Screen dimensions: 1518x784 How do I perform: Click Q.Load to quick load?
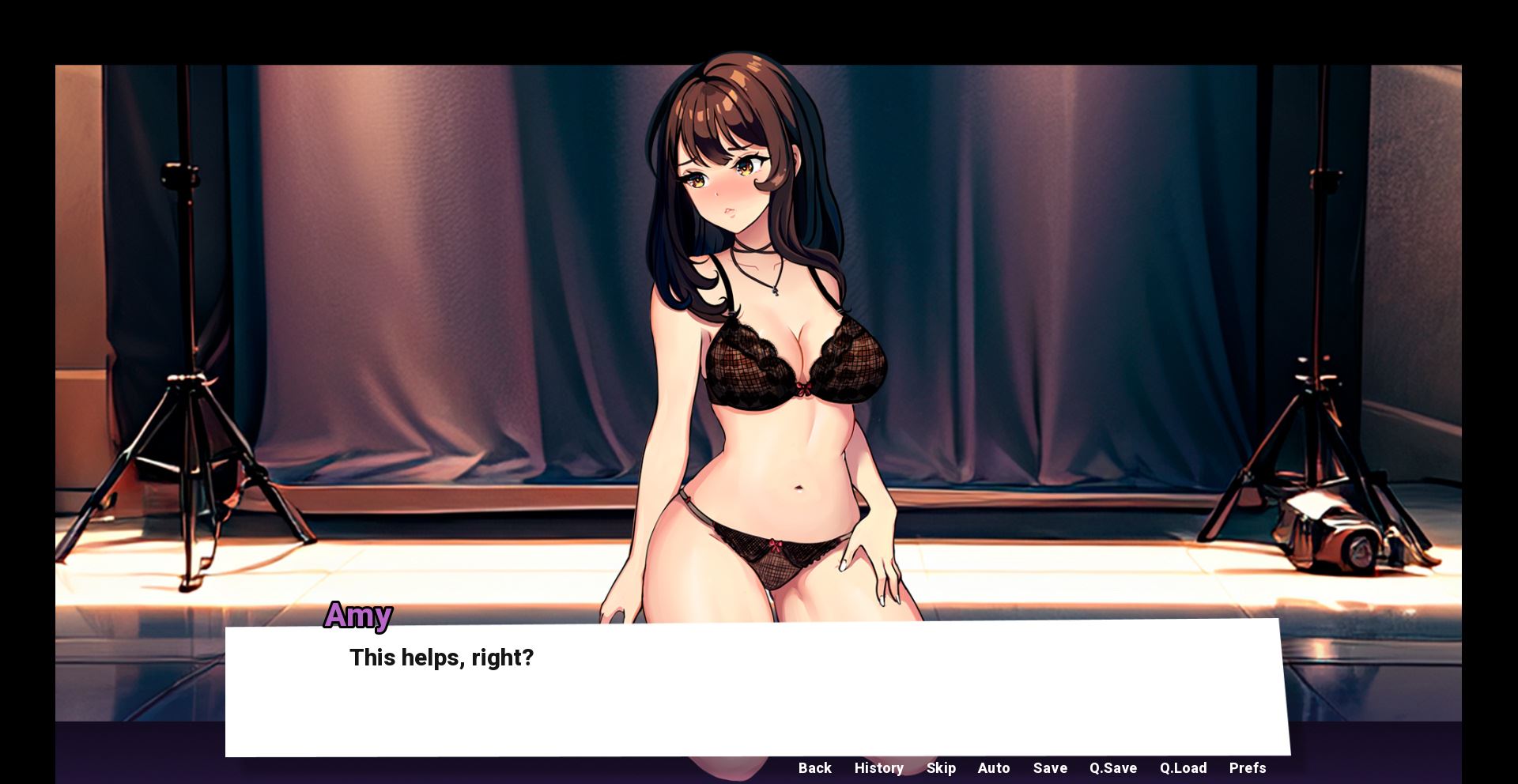[1183, 767]
